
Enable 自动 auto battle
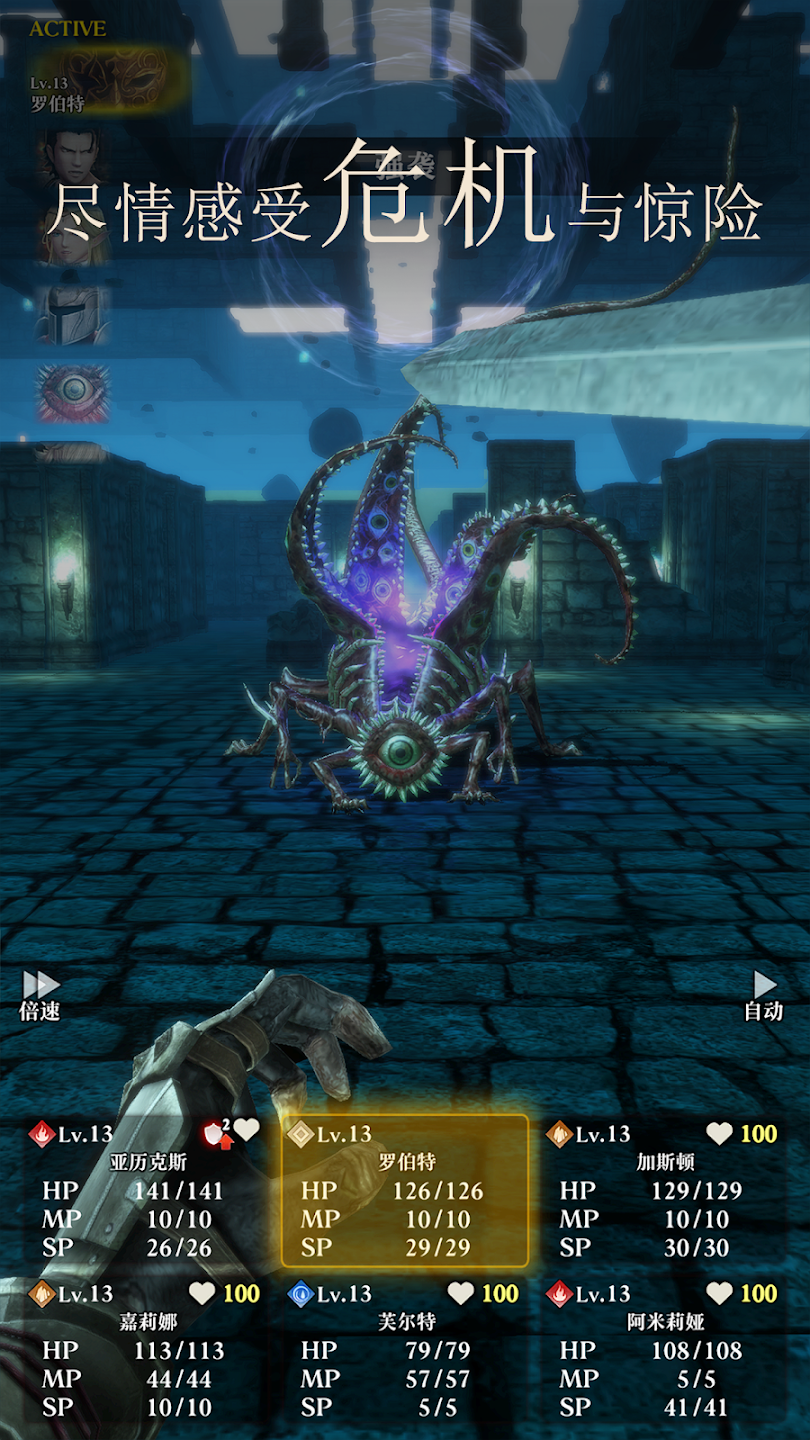click(764, 995)
